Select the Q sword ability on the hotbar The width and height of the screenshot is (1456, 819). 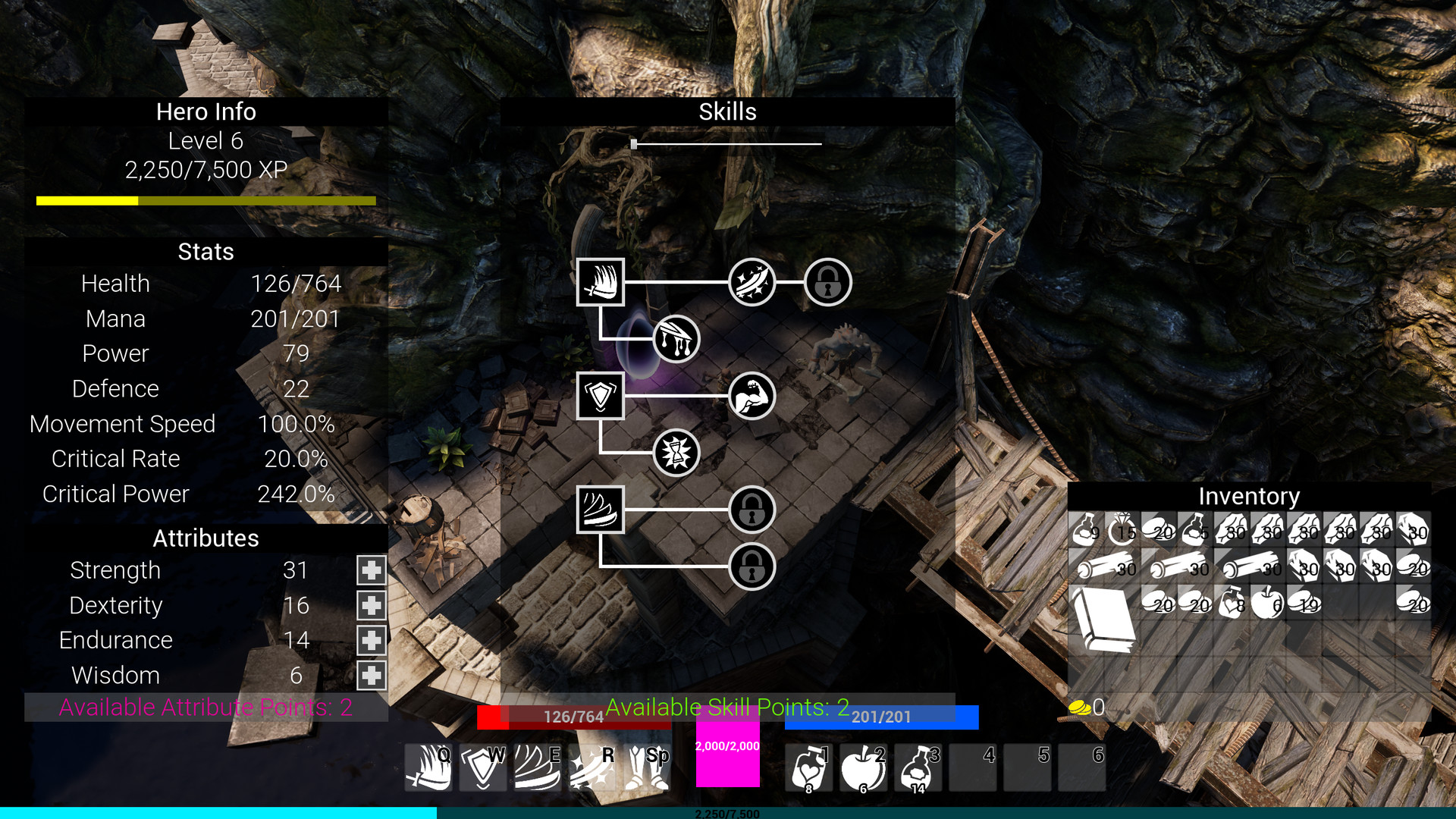428,767
